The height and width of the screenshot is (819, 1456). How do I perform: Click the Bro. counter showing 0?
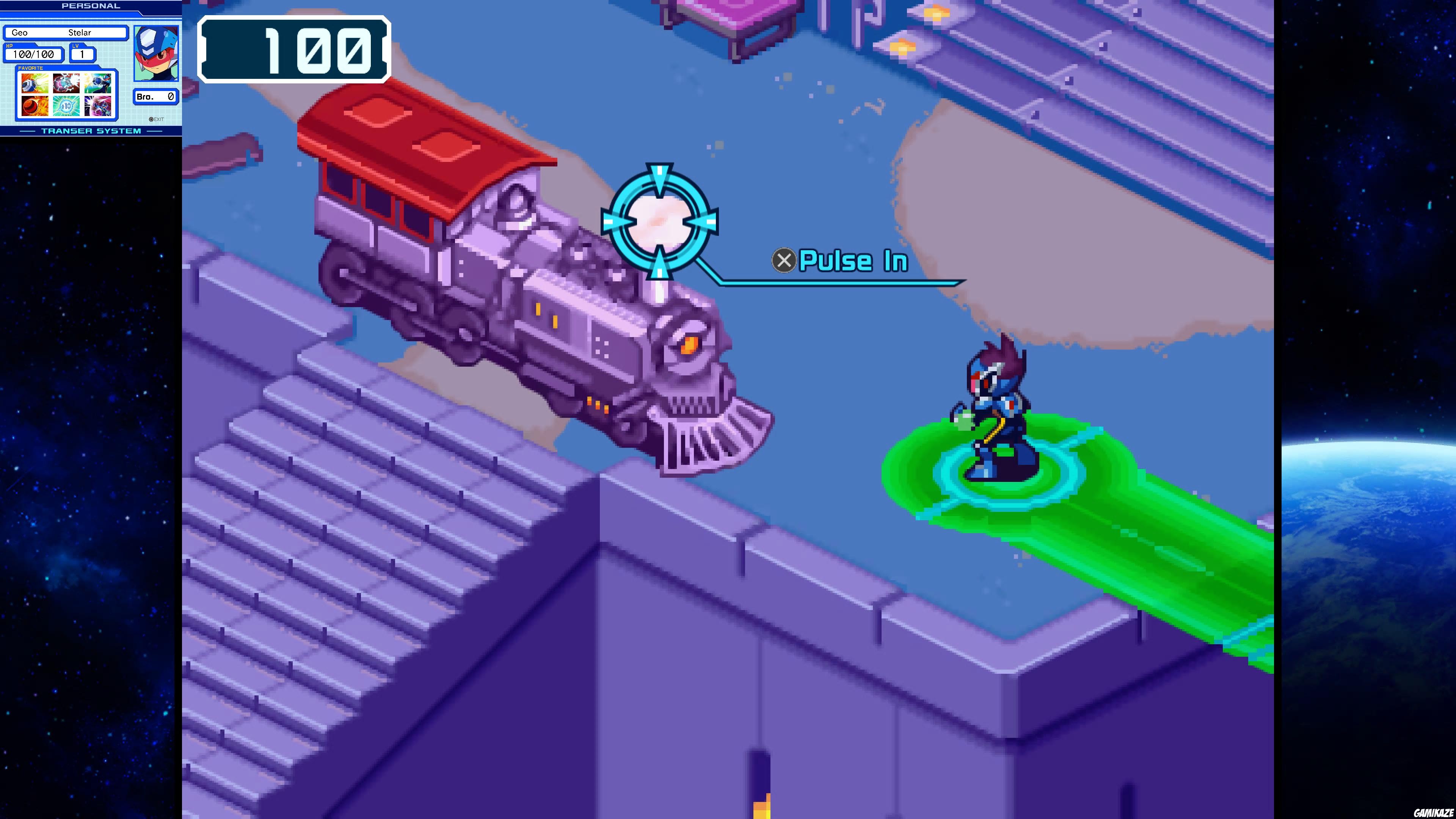(155, 96)
